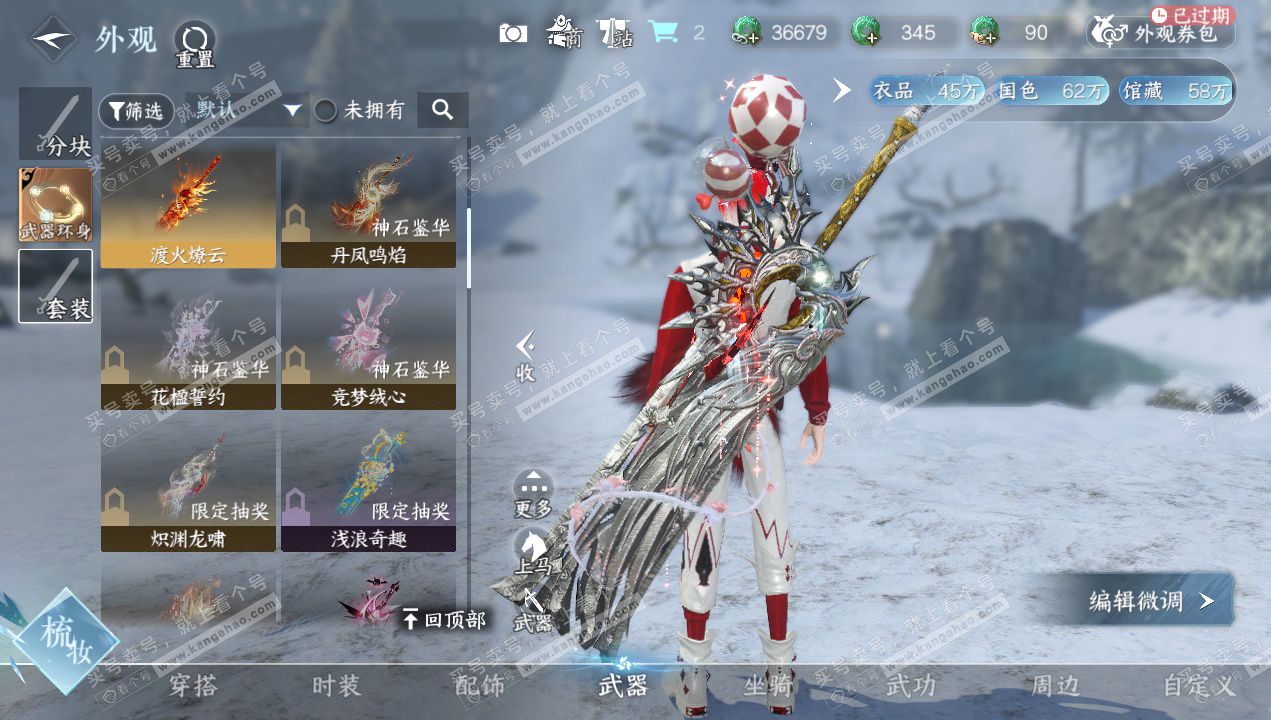Choose the 花楹誓约 weapon skin
Viewport: 1271px width, 720px height.
click(x=188, y=350)
